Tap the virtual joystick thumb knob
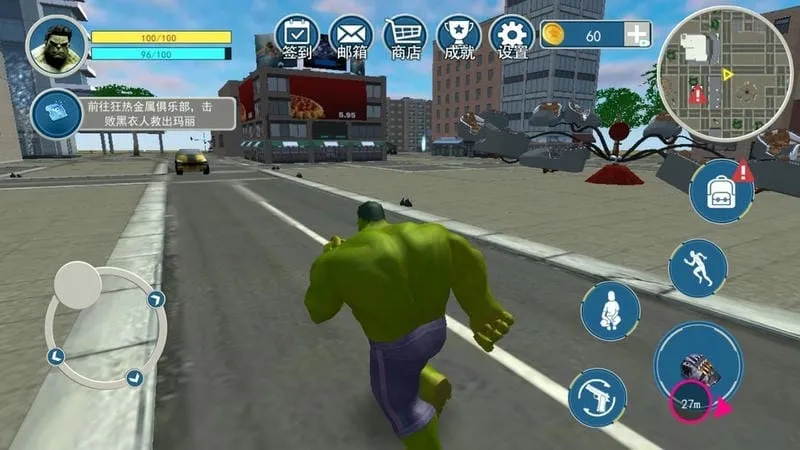The width and height of the screenshot is (800, 450). (x=77, y=285)
